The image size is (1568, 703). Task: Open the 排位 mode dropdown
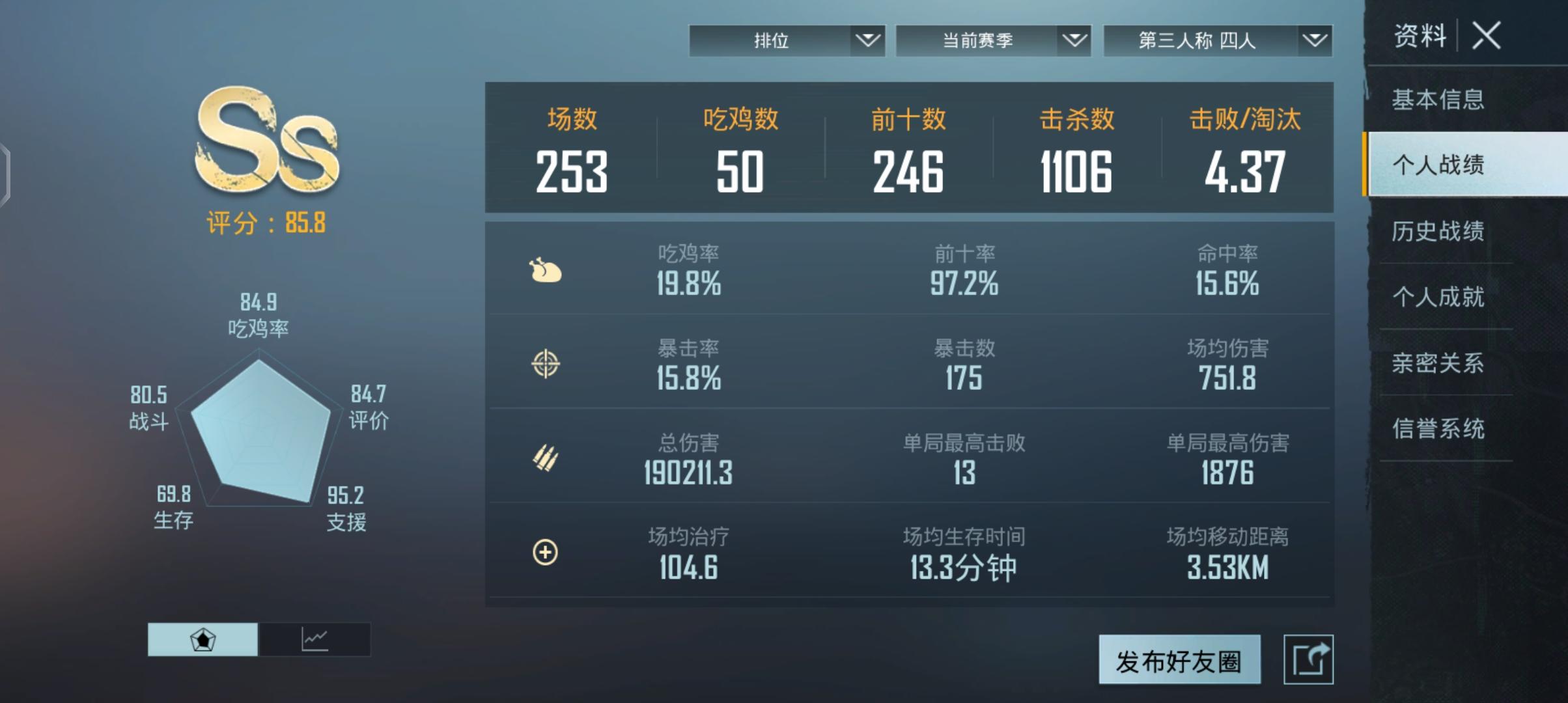[787, 41]
